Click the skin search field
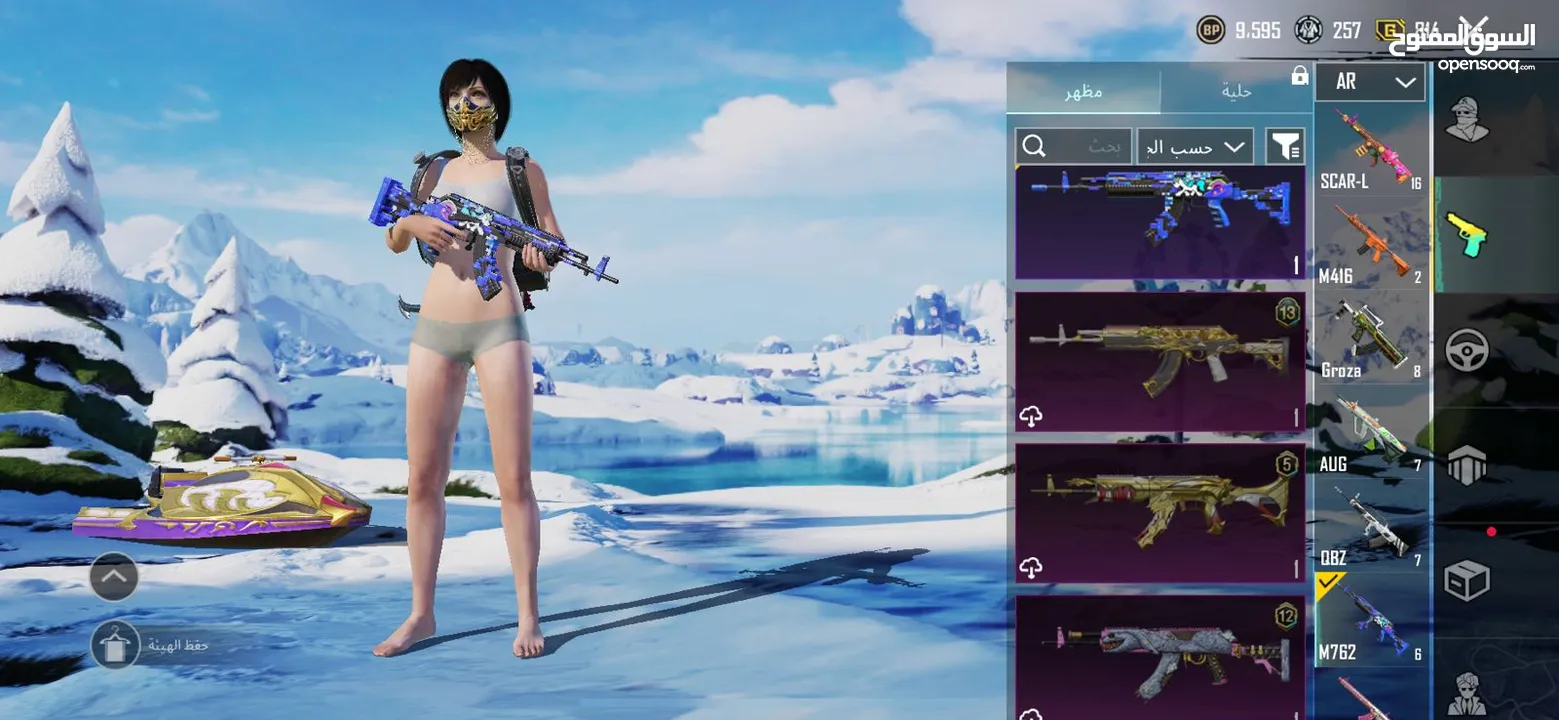 [1073, 147]
